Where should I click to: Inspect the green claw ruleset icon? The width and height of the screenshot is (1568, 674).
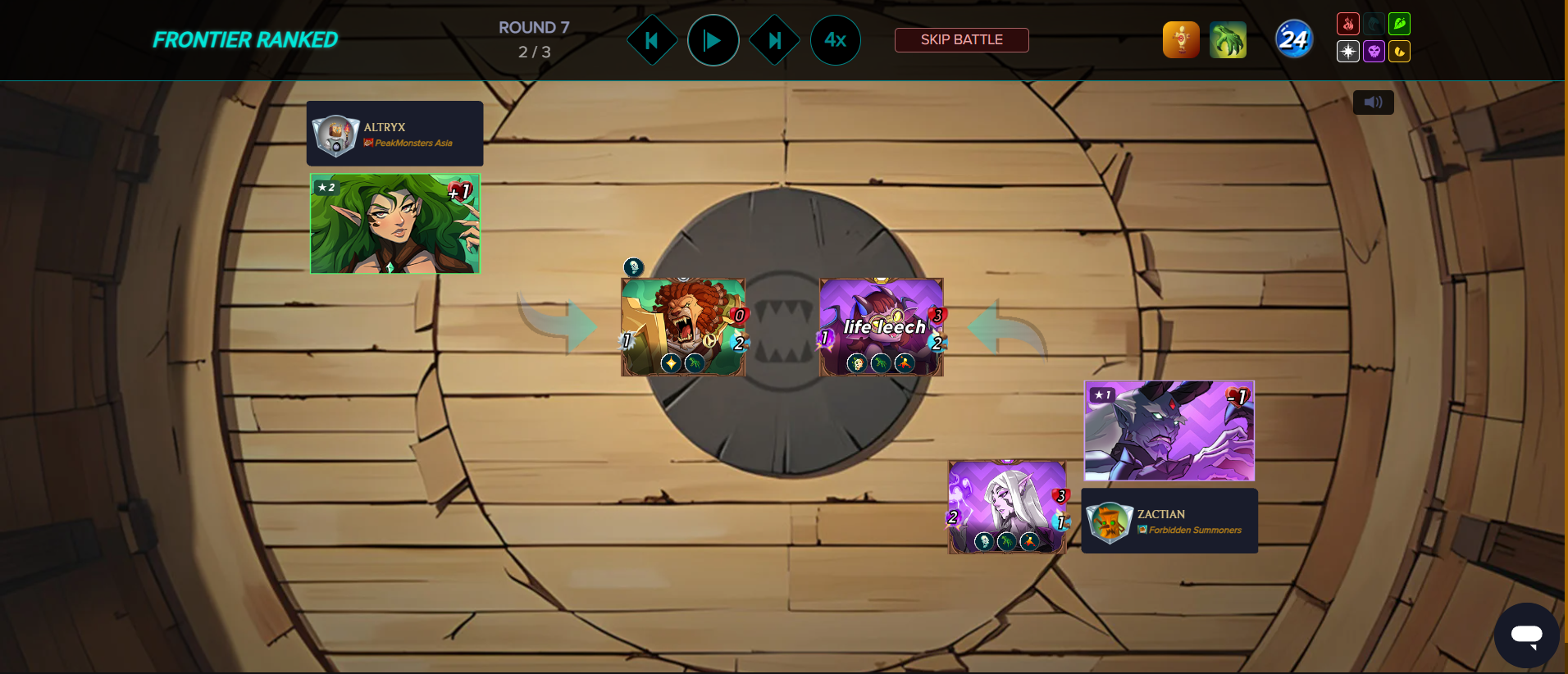(x=1228, y=40)
